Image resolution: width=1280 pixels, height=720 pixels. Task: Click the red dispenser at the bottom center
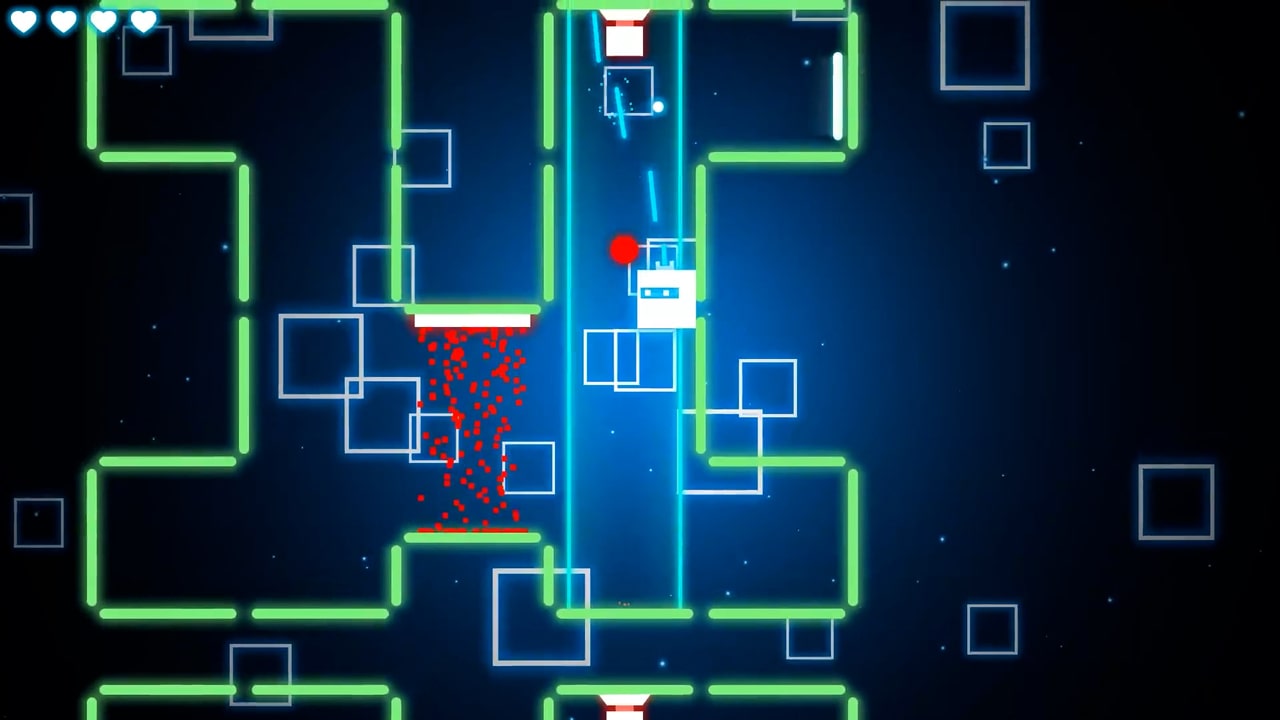click(x=626, y=705)
